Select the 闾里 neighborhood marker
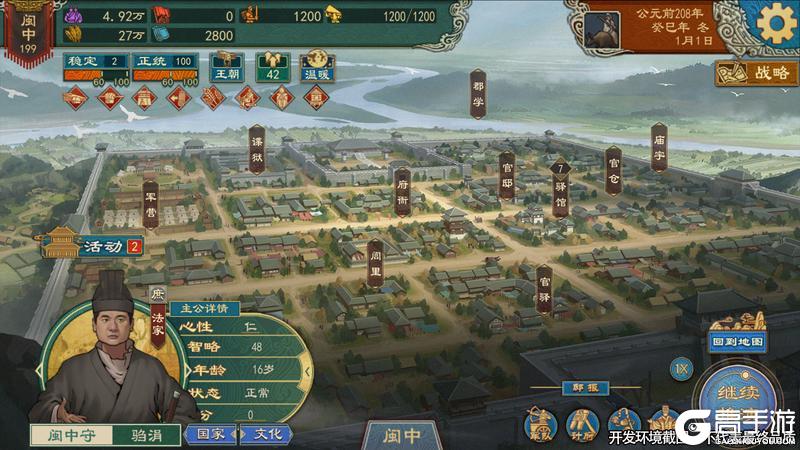Viewport: 800px width, 450px height. [375, 259]
